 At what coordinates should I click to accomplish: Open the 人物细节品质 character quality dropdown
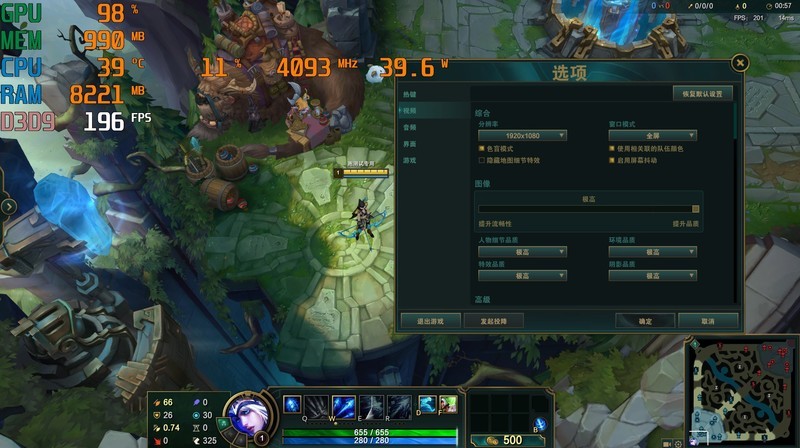[522, 252]
